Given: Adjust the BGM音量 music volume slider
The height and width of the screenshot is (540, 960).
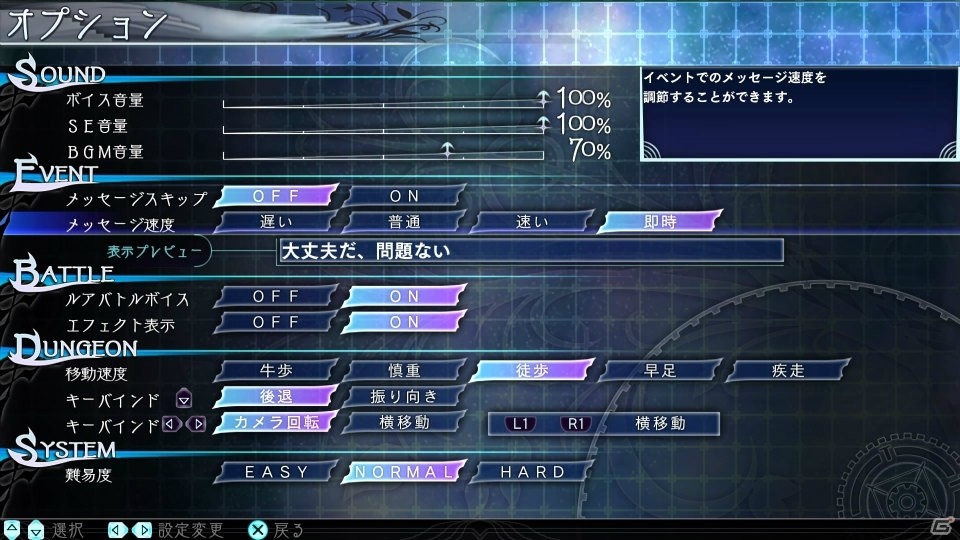Looking at the screenshot, I should 383,152.
